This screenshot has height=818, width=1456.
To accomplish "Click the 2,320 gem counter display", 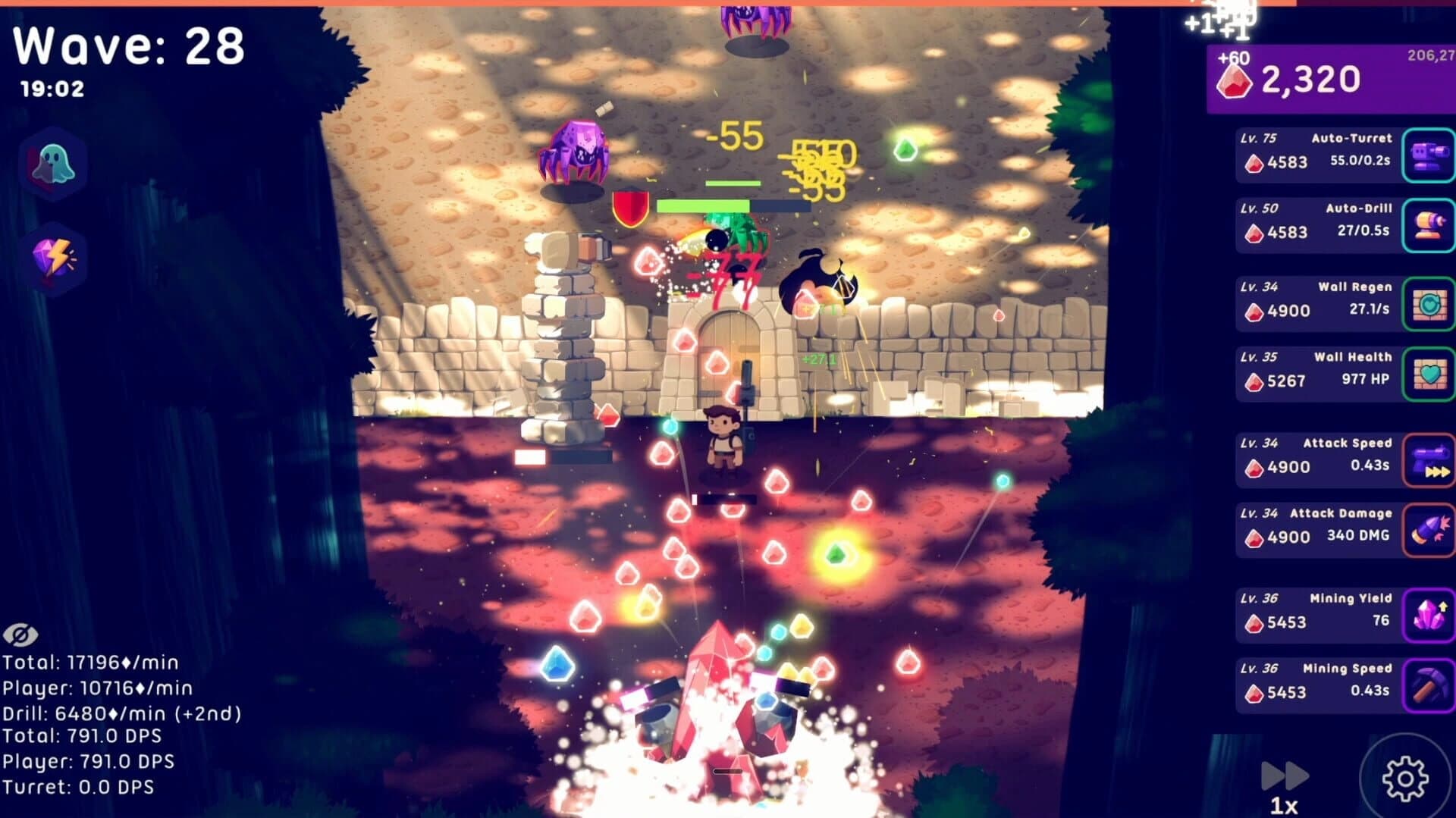I will pyautogui.click(x=1312, y=78).
